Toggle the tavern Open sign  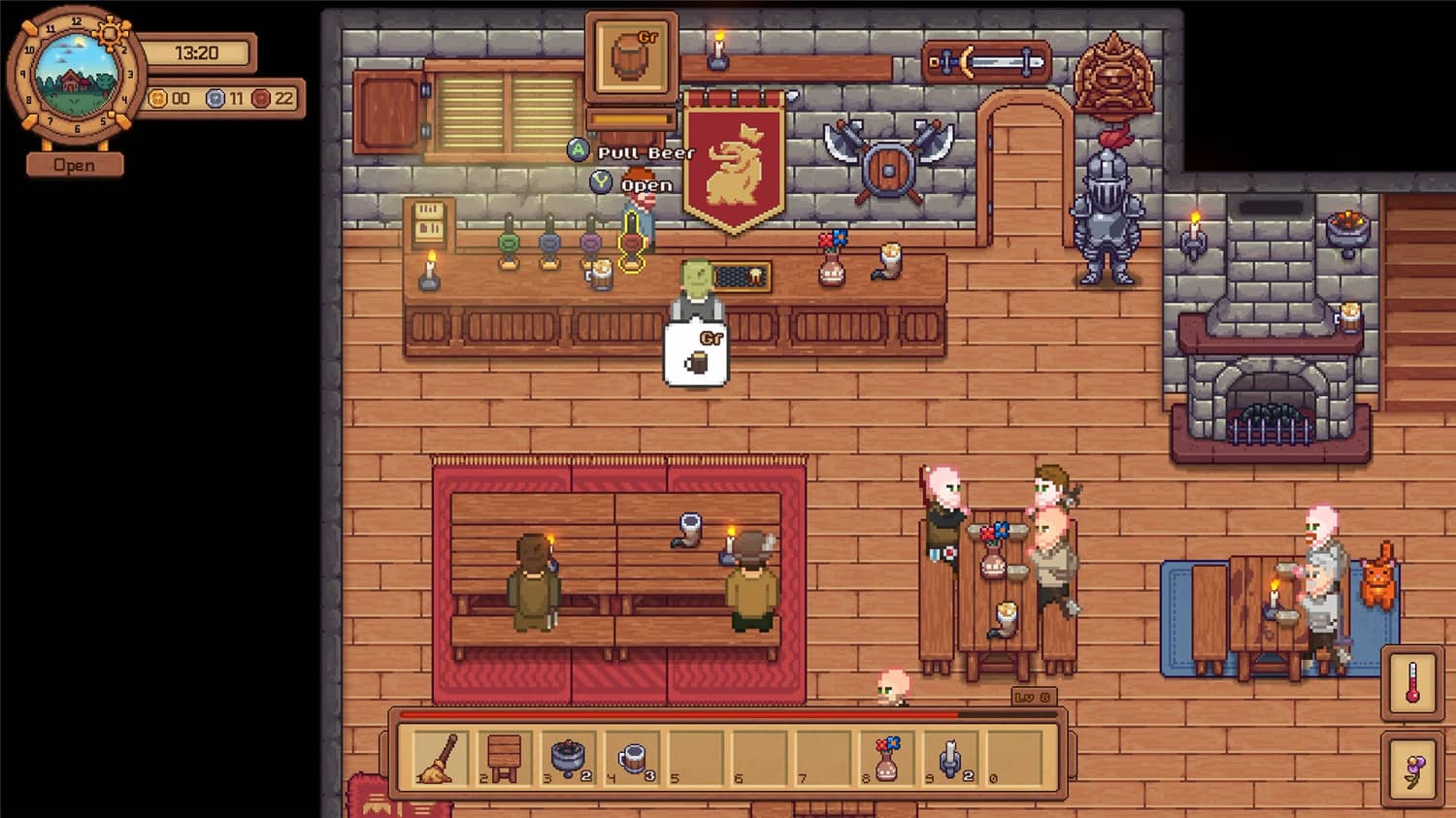75,165
